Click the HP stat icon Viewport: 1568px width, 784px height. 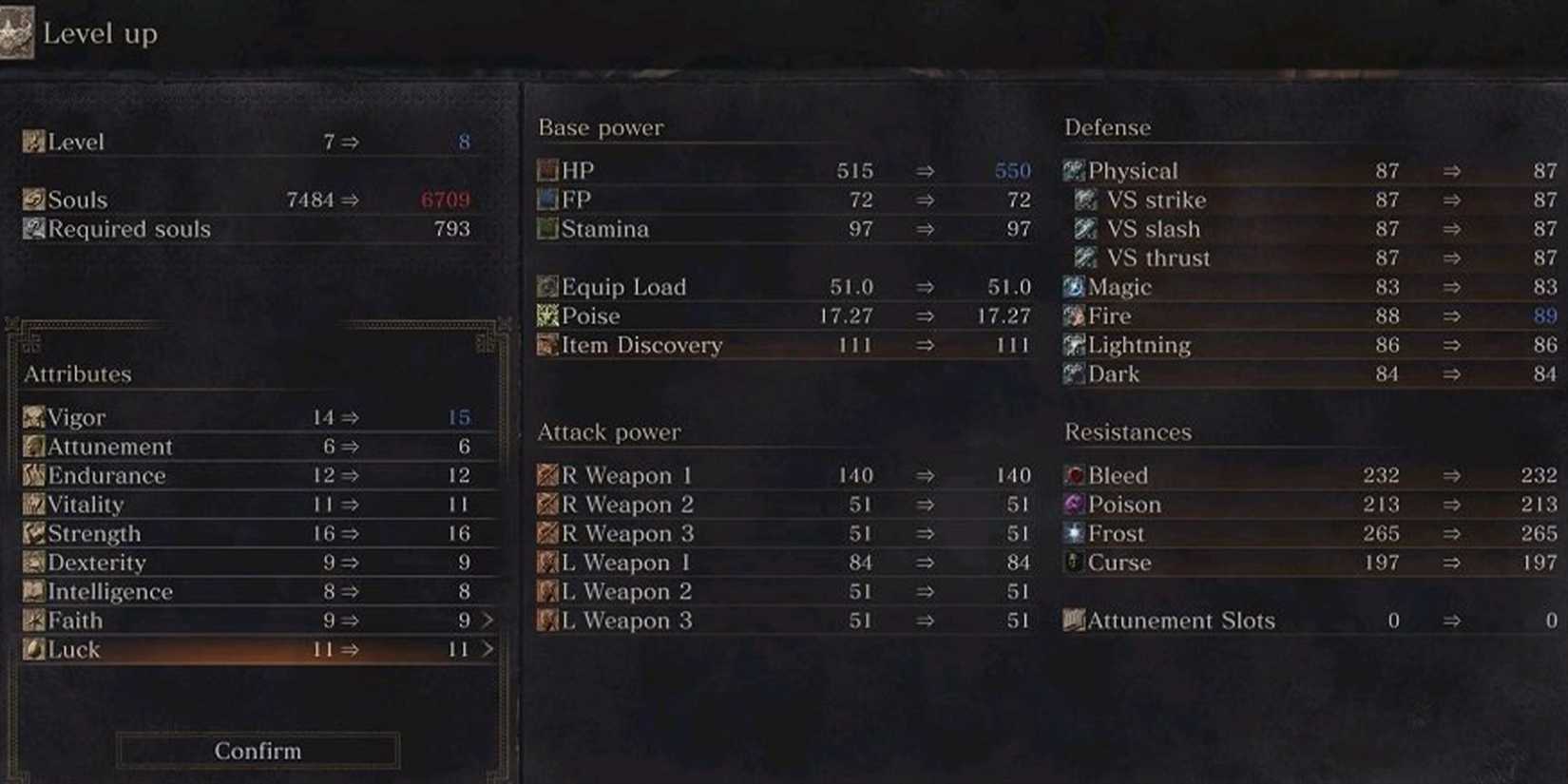pos(546,170)
